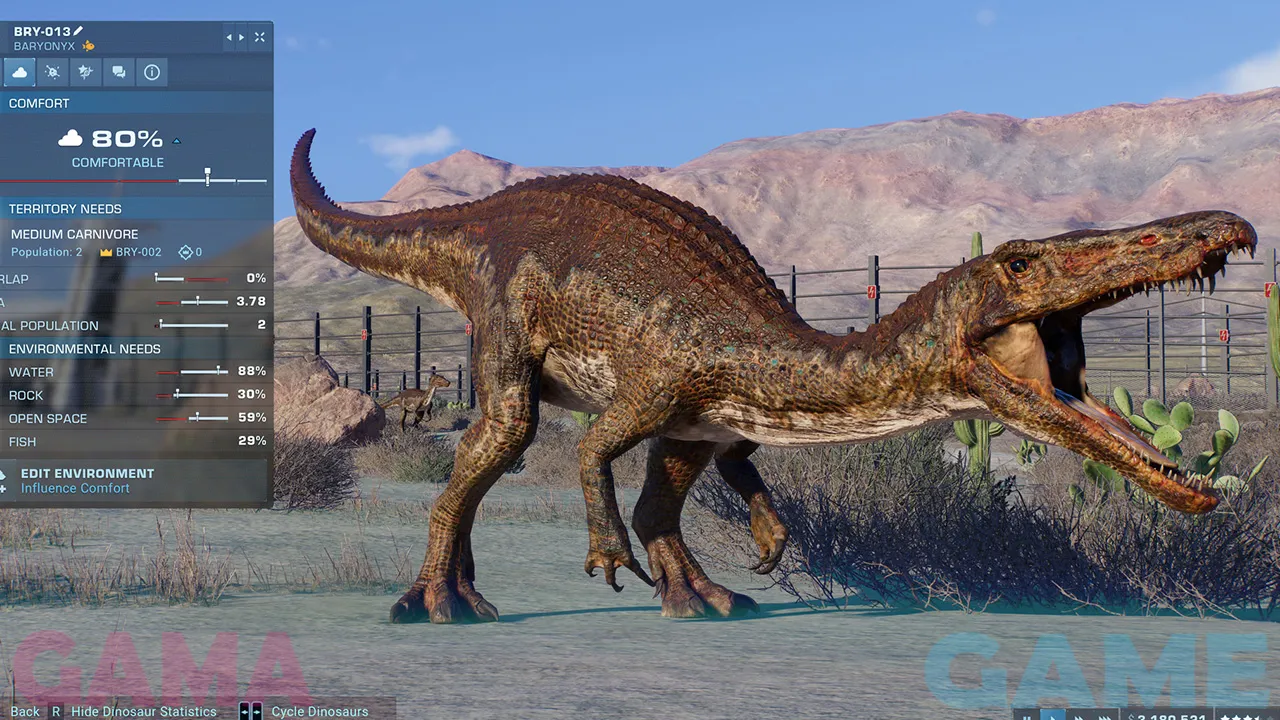This screenshot has width=1280, height=720.
Task: Switch to the health virus tab
Action: tap(53, 72)
